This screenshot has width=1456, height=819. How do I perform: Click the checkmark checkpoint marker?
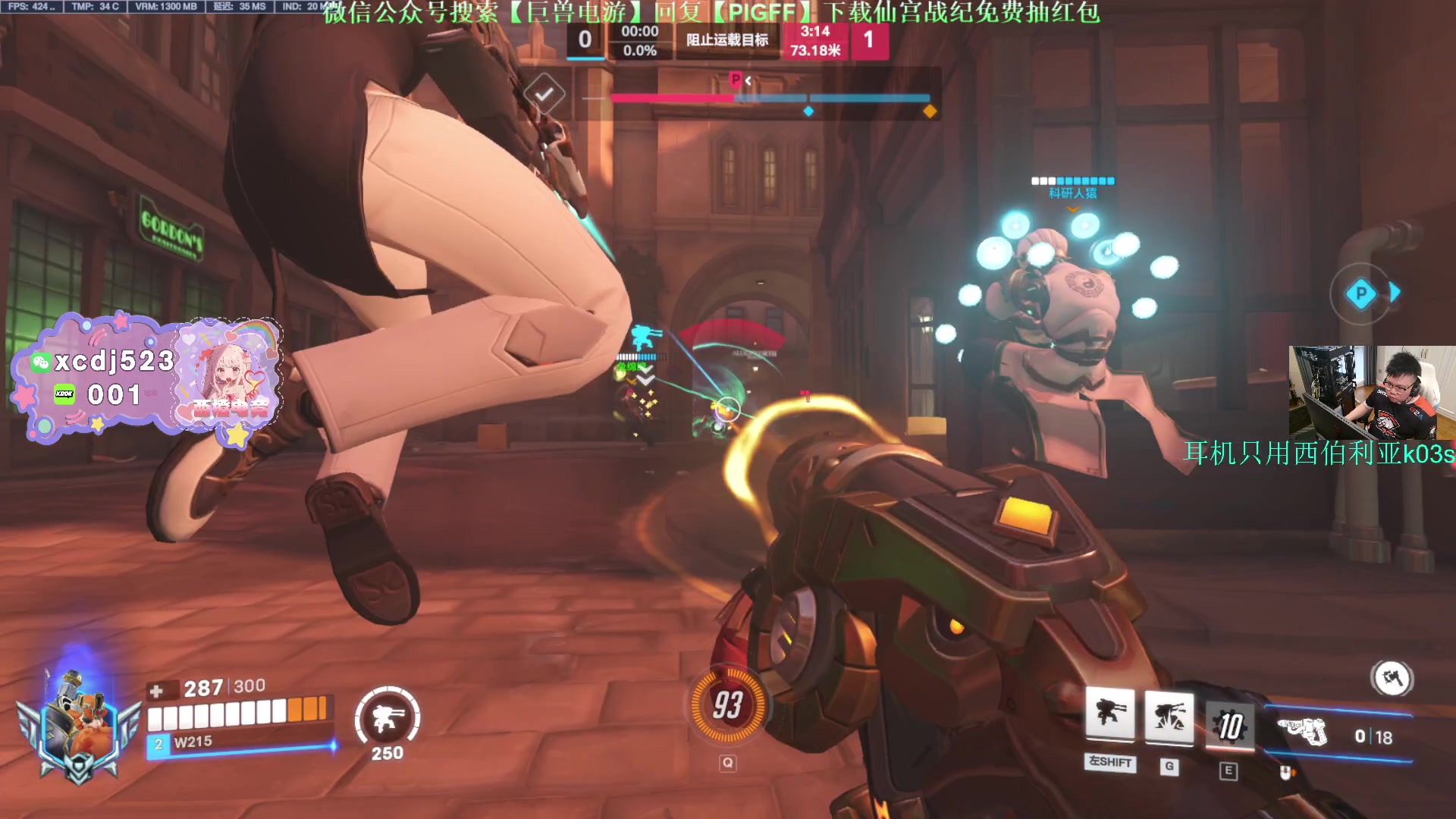tap(544, 94)
